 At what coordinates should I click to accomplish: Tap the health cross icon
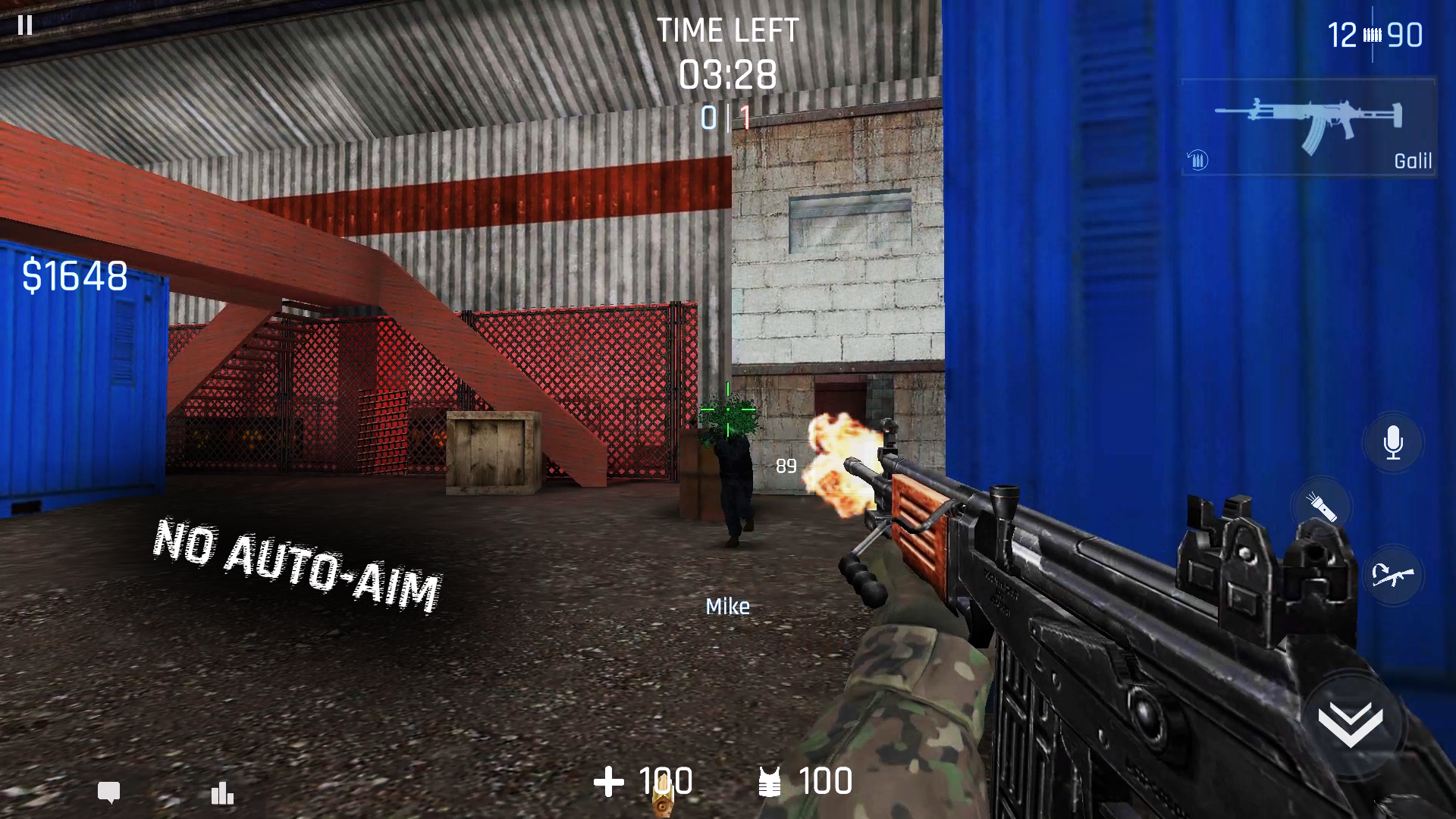click(610, 781)
